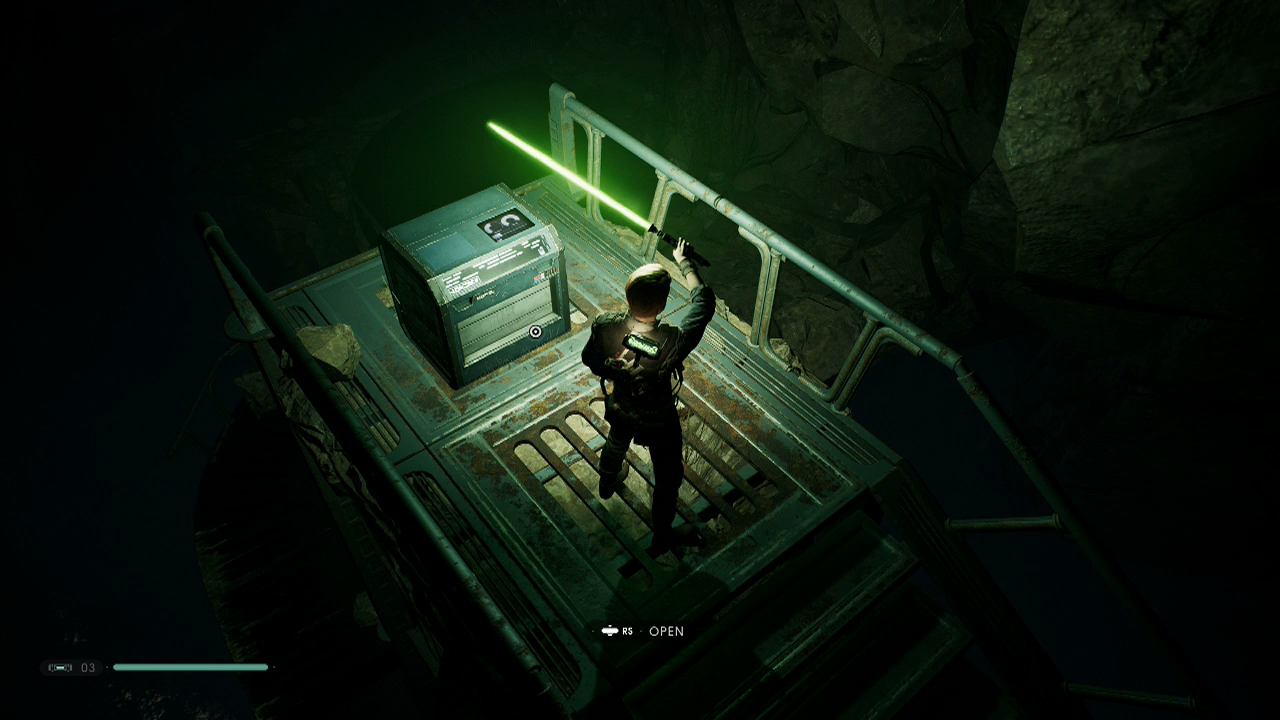The width and height of the screenshot is (1280, 720).
Task: Click the latch on the chest front
Action: click(x=472, y=297)
